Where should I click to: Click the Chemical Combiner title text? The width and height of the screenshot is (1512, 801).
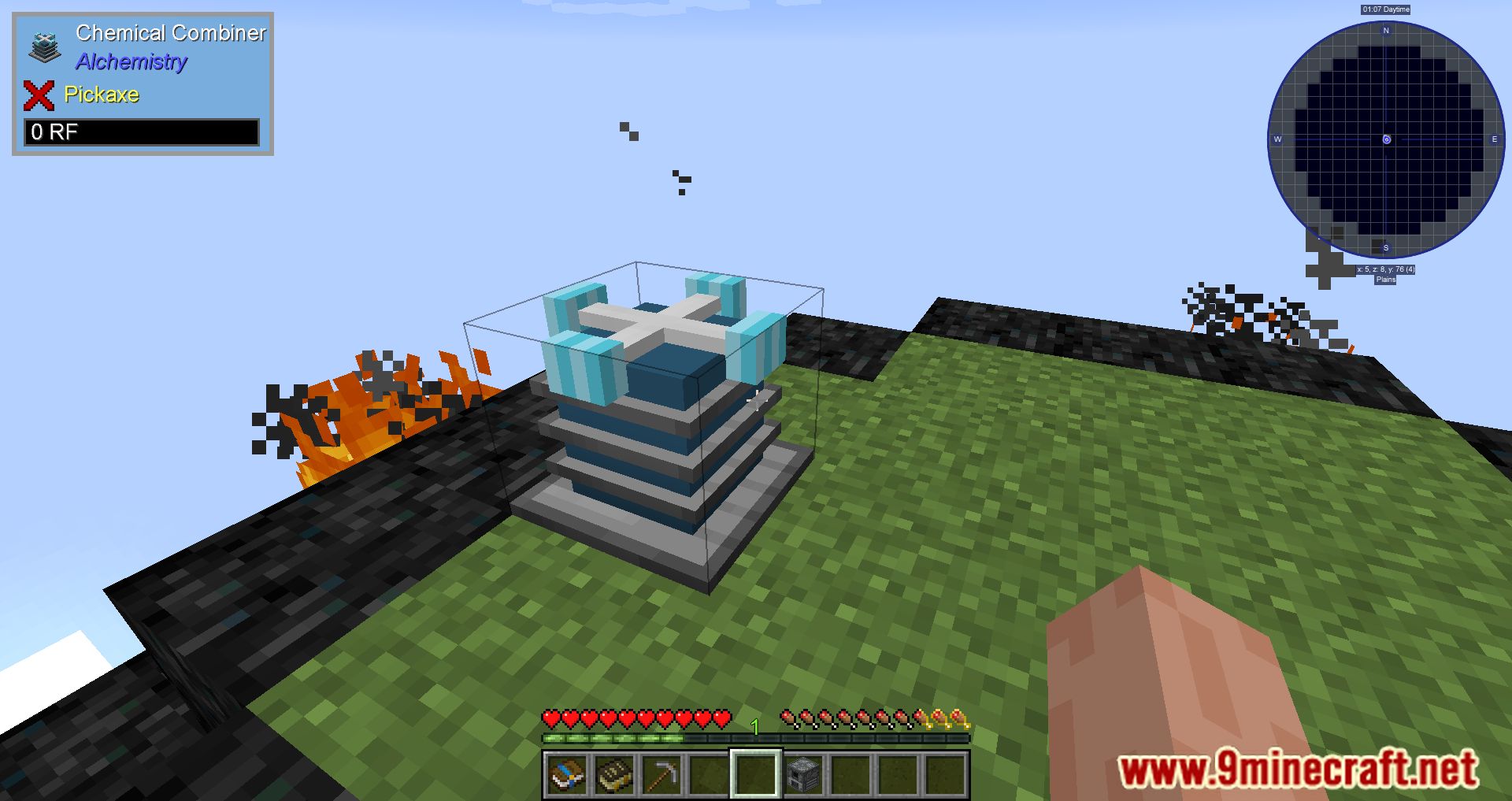[171, 33]
